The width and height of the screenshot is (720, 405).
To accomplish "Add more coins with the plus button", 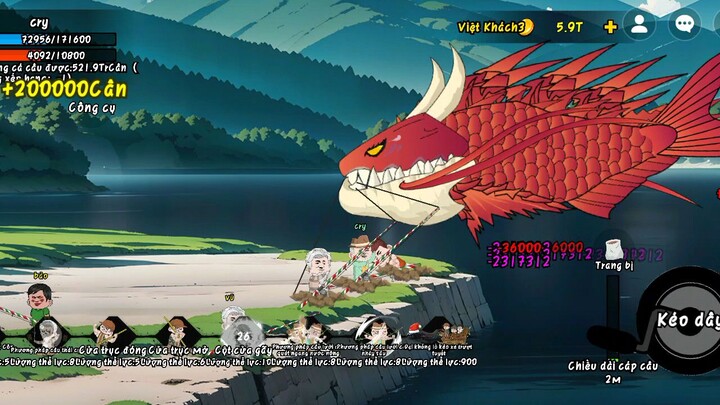I will coord(610,26).
